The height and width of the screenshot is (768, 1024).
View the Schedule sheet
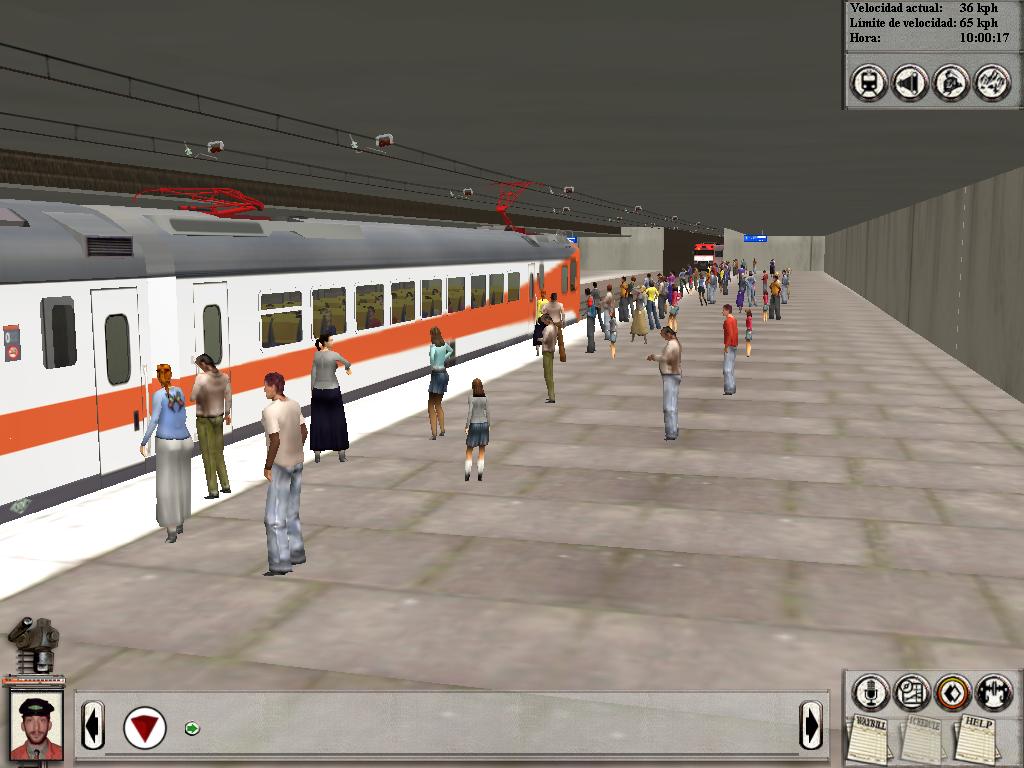(x=920, y=739)
